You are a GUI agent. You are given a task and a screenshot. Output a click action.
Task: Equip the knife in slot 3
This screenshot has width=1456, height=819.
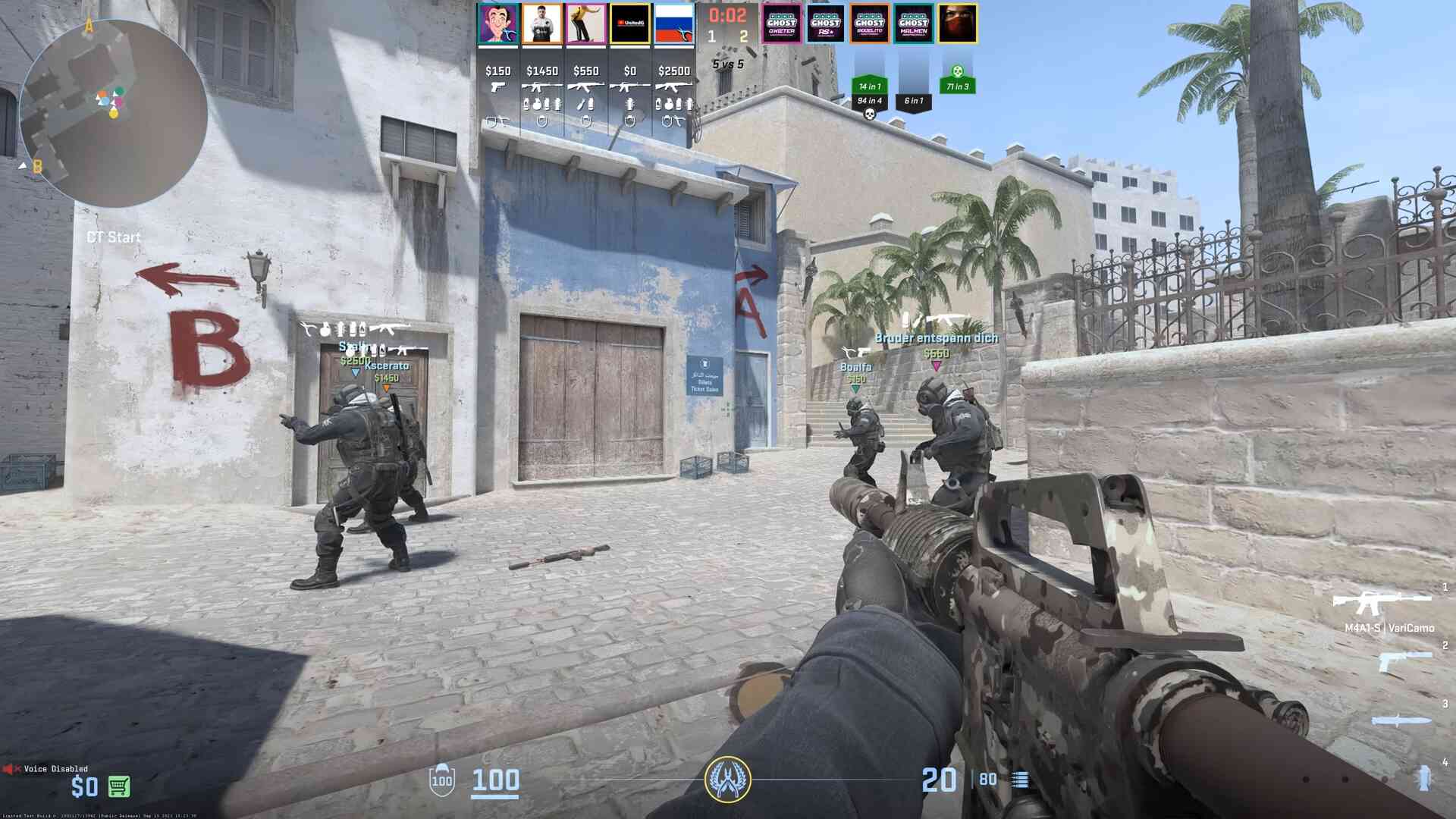[1401, 720]
